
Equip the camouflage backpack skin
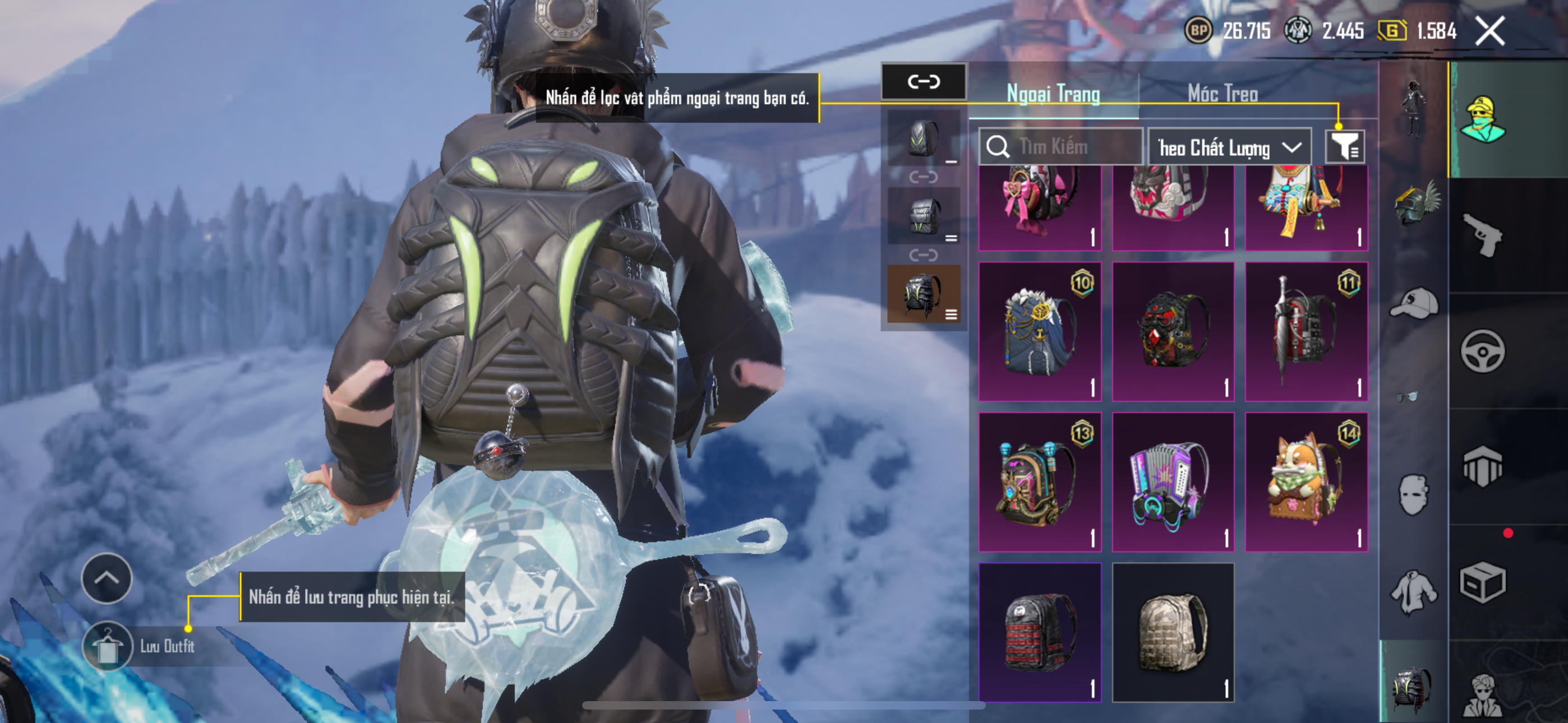coord(1172,632)
